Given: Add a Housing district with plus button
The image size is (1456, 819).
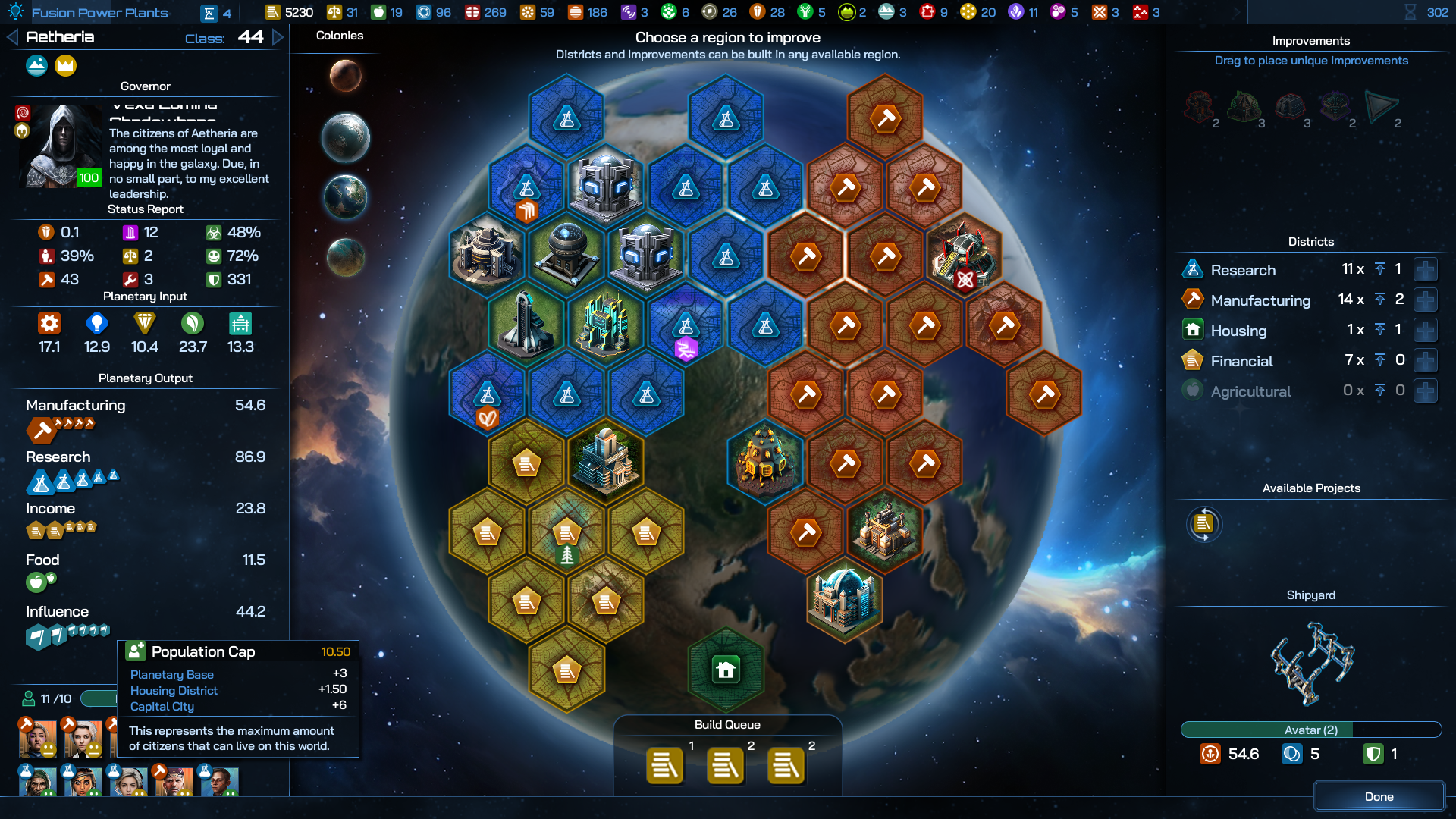Looking at the screenshot, I should (1425, 331).
